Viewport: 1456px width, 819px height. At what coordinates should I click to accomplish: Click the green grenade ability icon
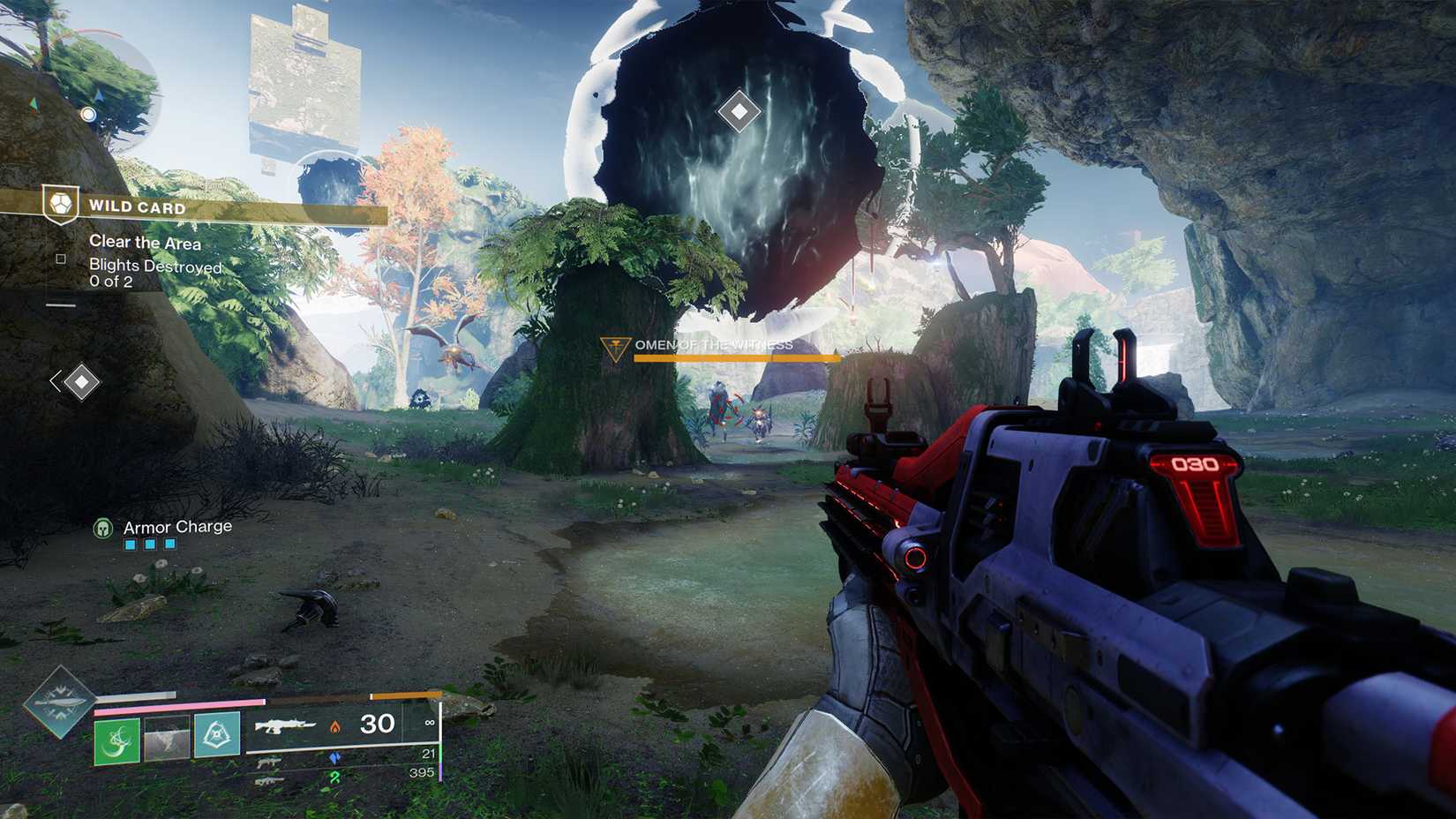tap(116, 740)
